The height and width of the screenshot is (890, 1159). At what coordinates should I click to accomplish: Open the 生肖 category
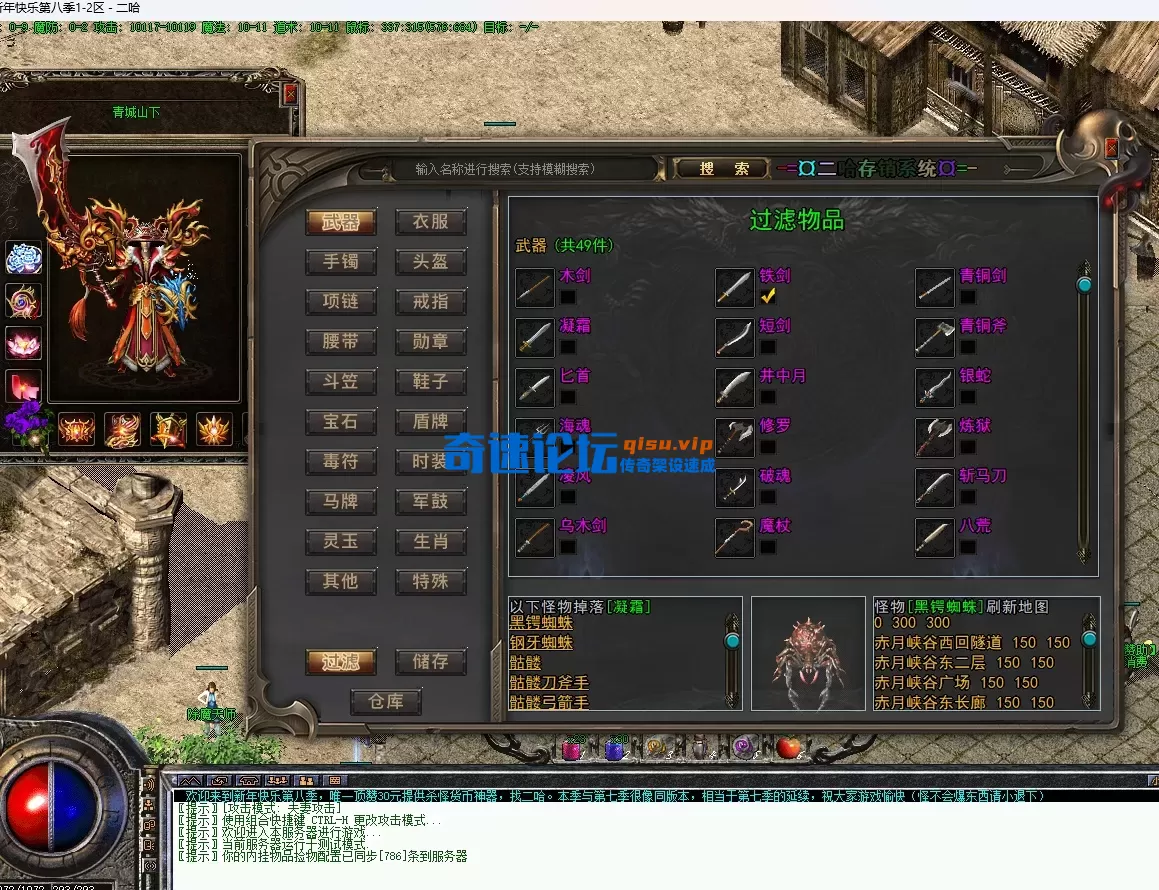(x=431, y=542)
